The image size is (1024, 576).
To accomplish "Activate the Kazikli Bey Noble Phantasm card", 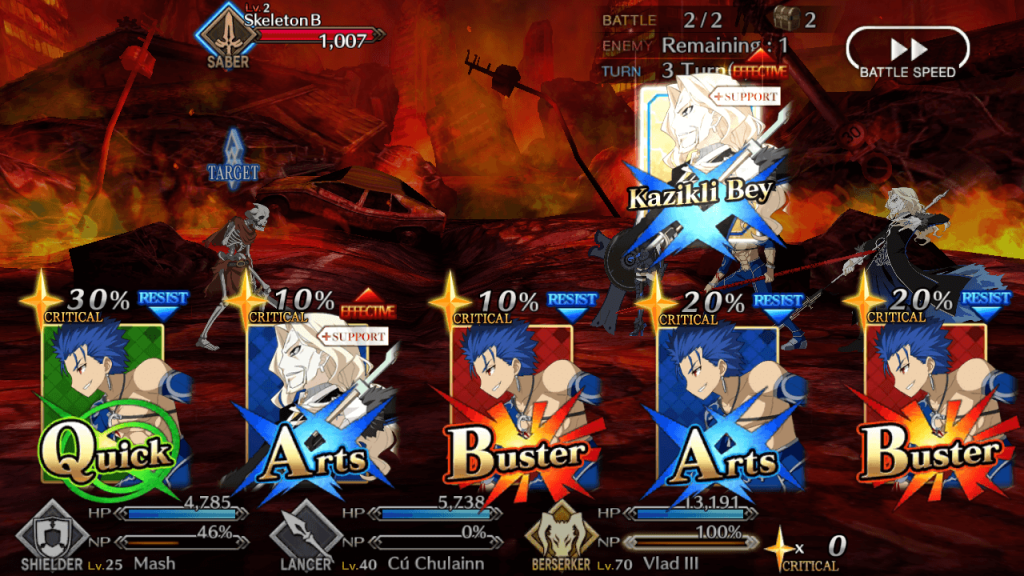I will (700, 170).
